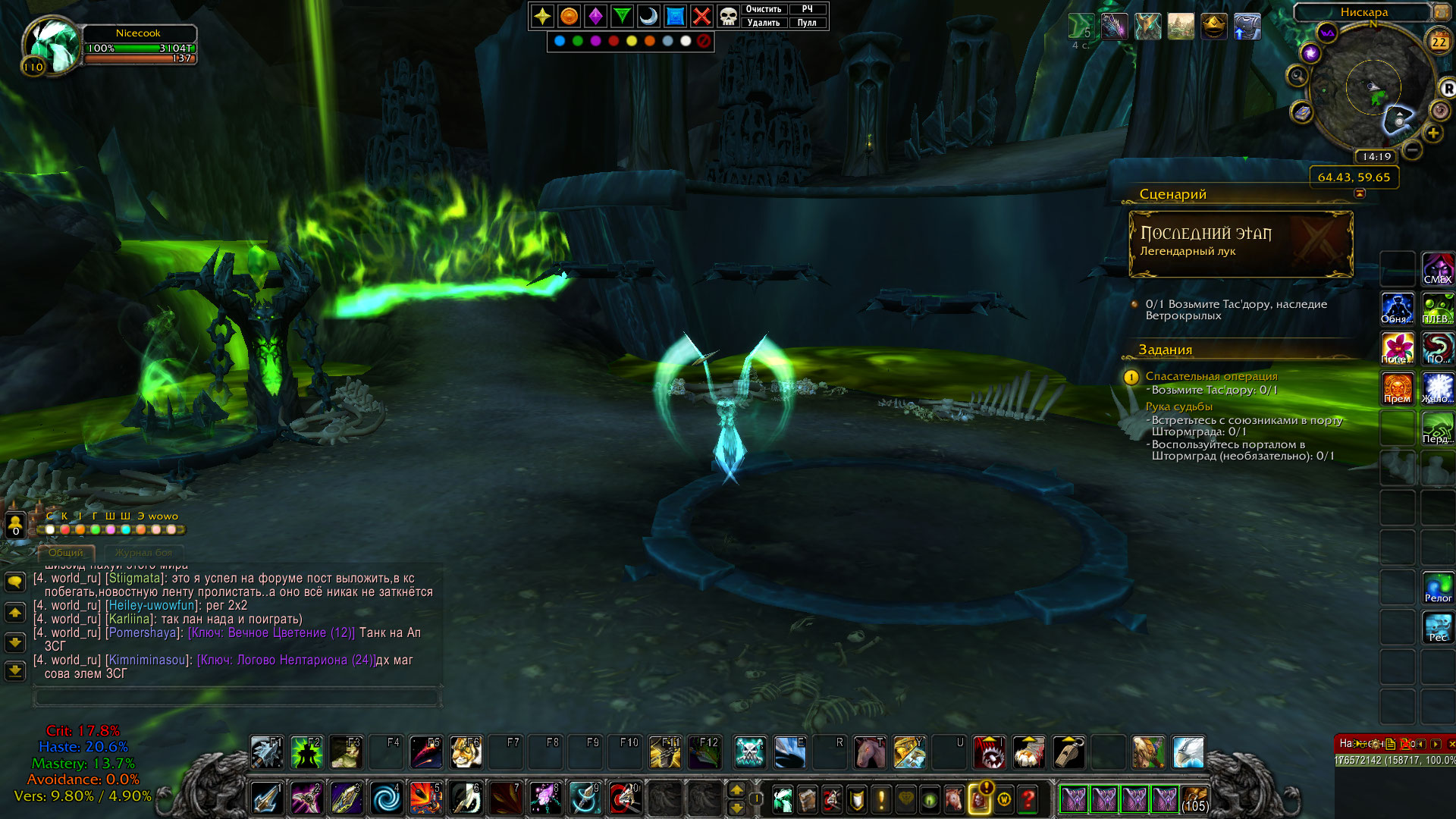Viewport: 1456px width, 819px height.
Task: Use the tiger ability bound to F6
Action: (465, 752)
